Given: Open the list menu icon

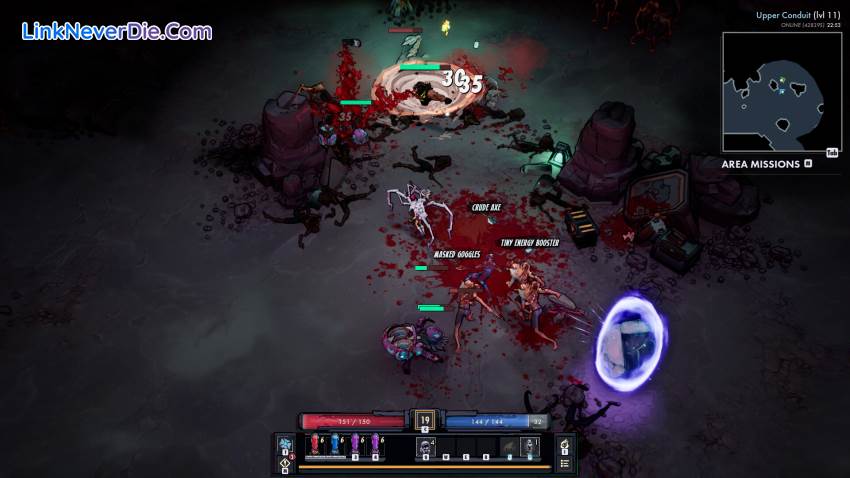Looking at the screenshot, I should click(x=565, y=462).
